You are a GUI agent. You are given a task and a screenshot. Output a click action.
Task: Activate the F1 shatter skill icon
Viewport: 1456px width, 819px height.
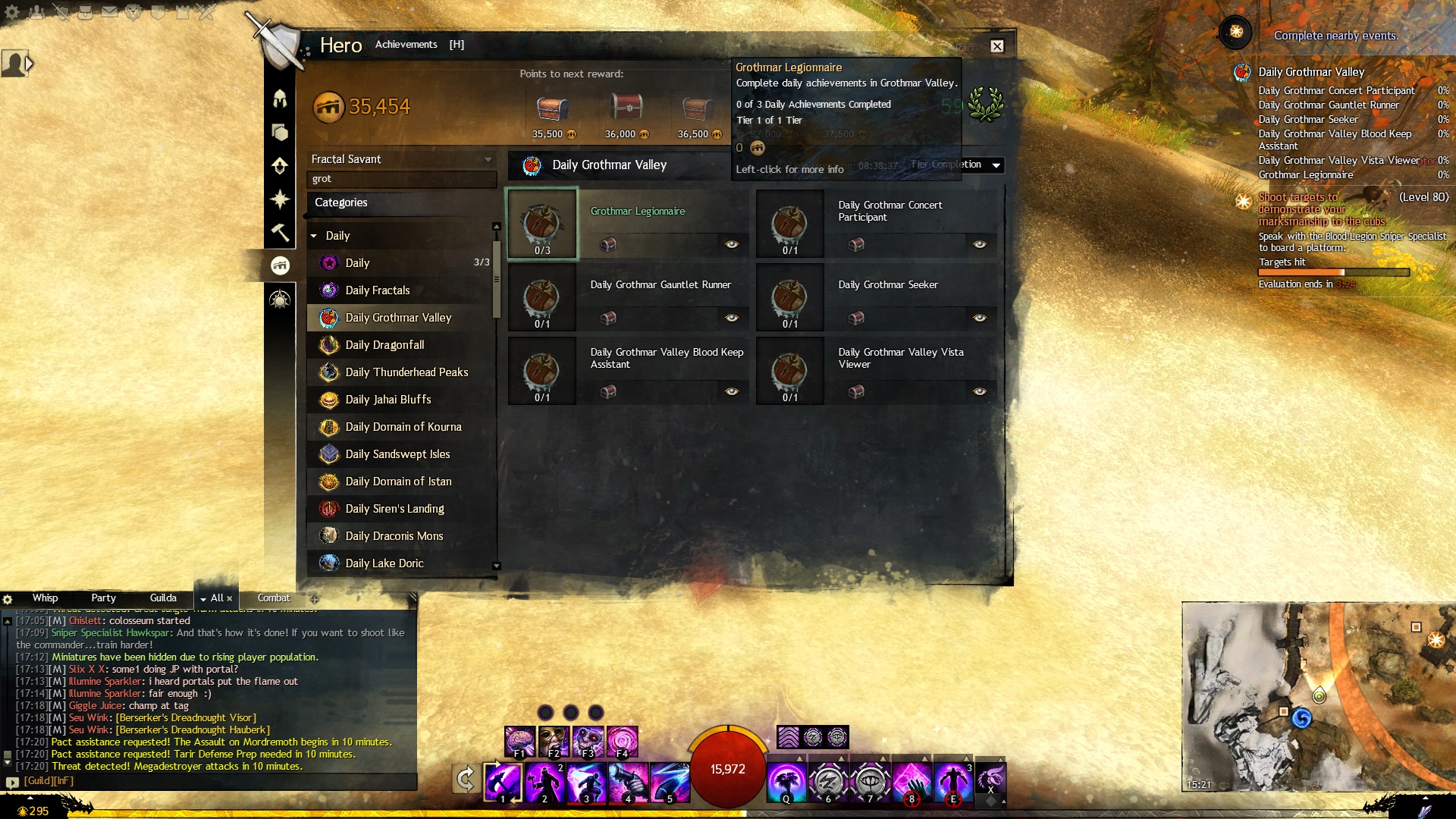point(519,741)
